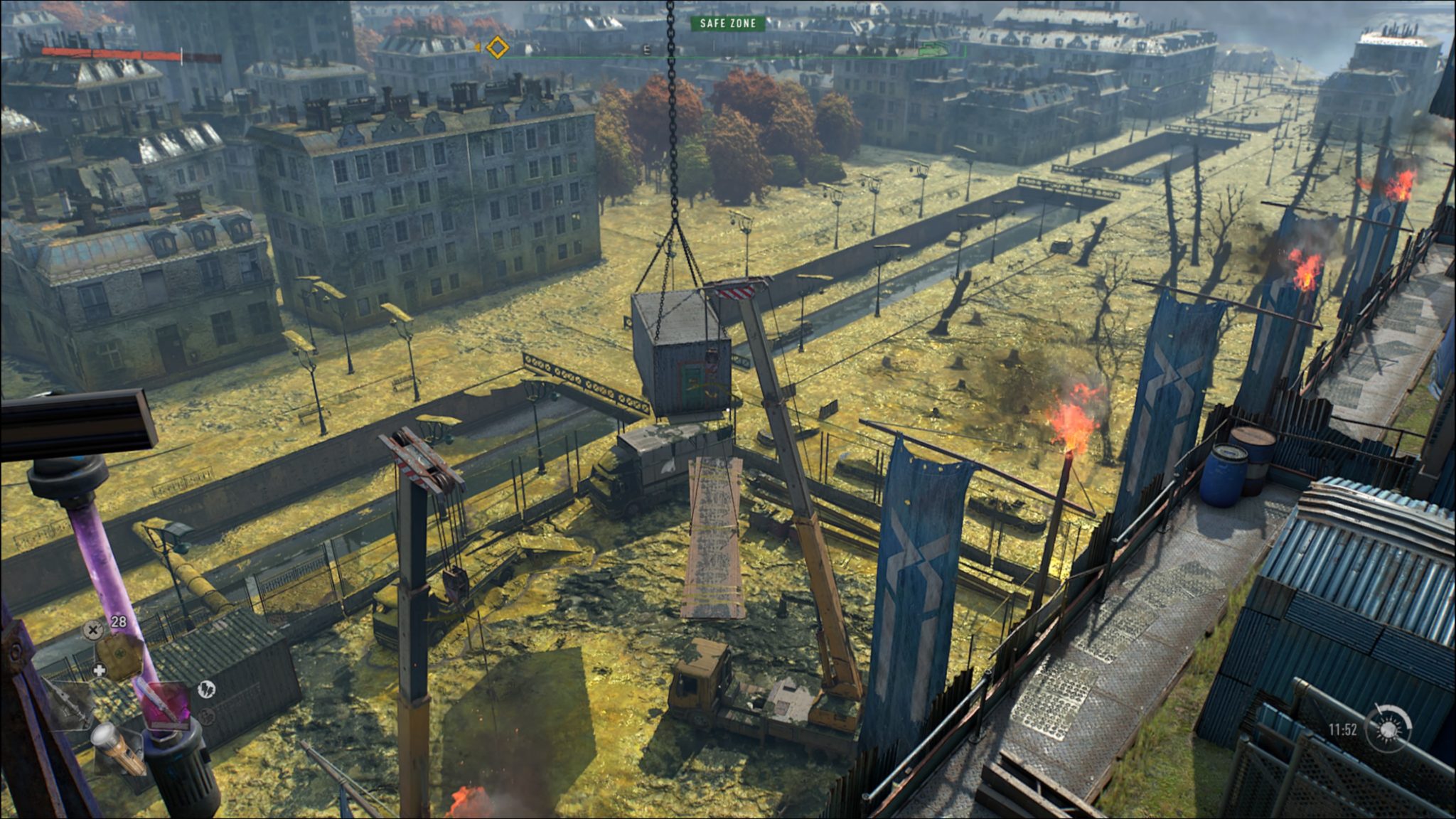
Task: Select the crossbow weapon icon
Action: 71,705
